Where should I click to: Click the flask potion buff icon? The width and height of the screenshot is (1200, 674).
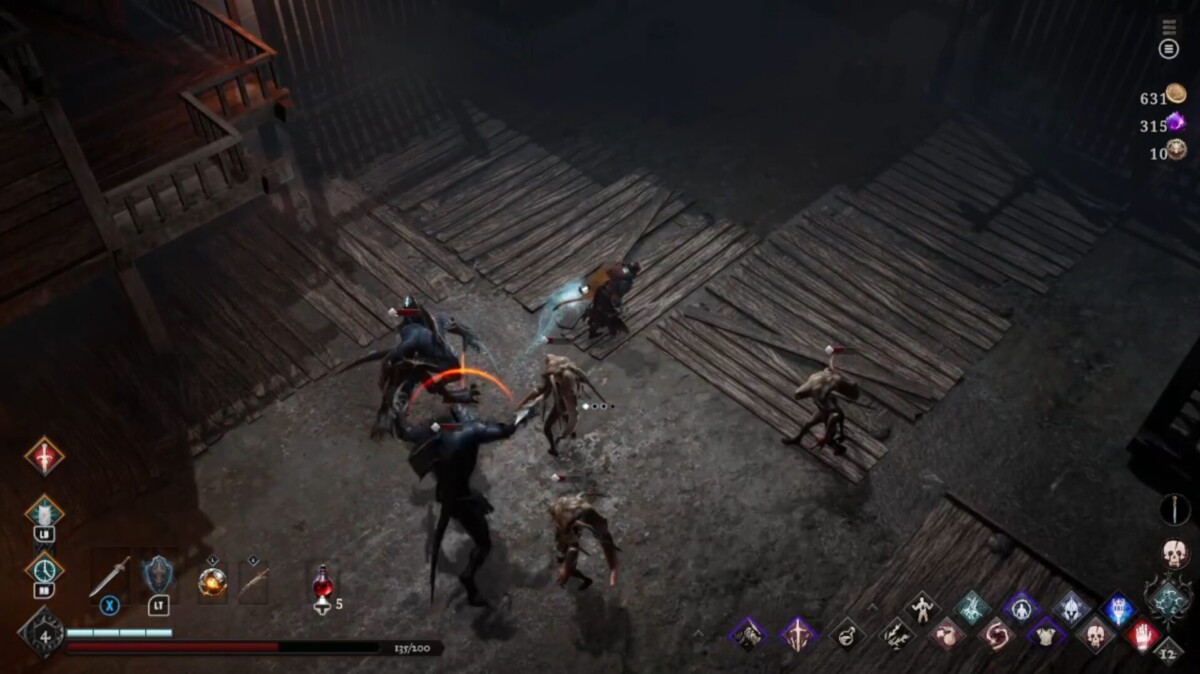click(x=847, y=634)
